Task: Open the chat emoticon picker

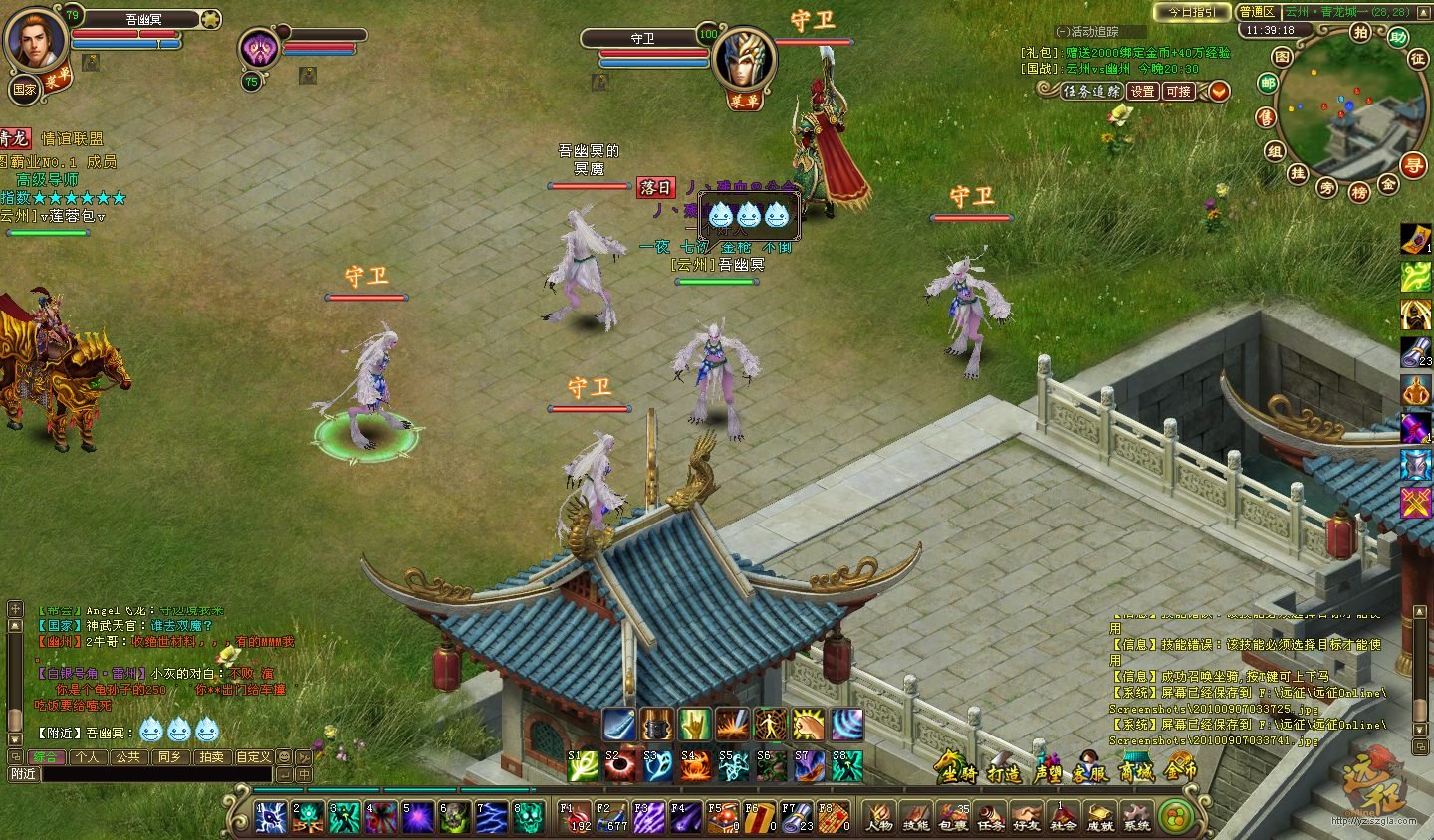Action: pos(285,756)
